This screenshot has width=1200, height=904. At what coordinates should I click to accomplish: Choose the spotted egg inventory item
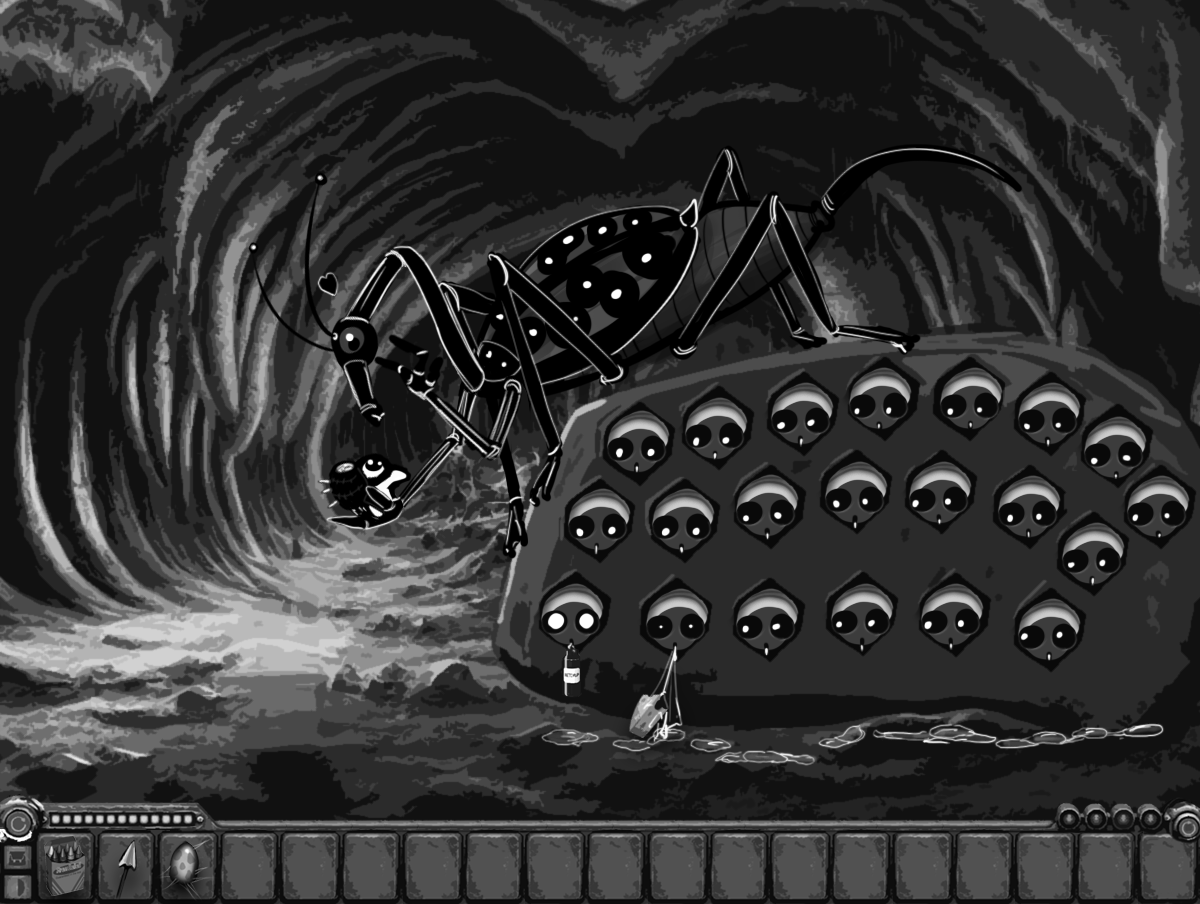click(187, 862)
